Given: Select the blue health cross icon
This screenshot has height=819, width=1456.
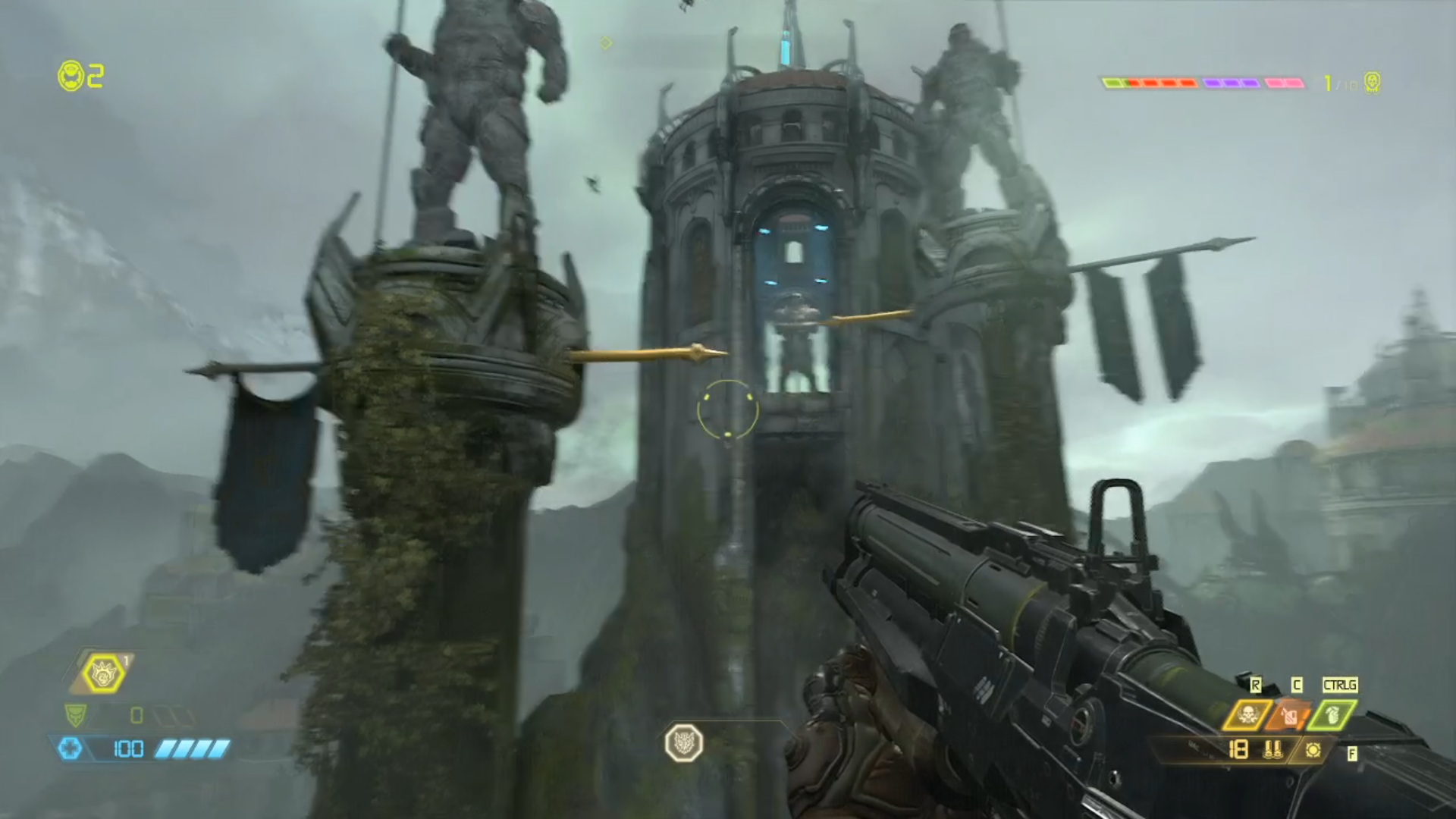Looking at the screenshot, I should 70,749.
